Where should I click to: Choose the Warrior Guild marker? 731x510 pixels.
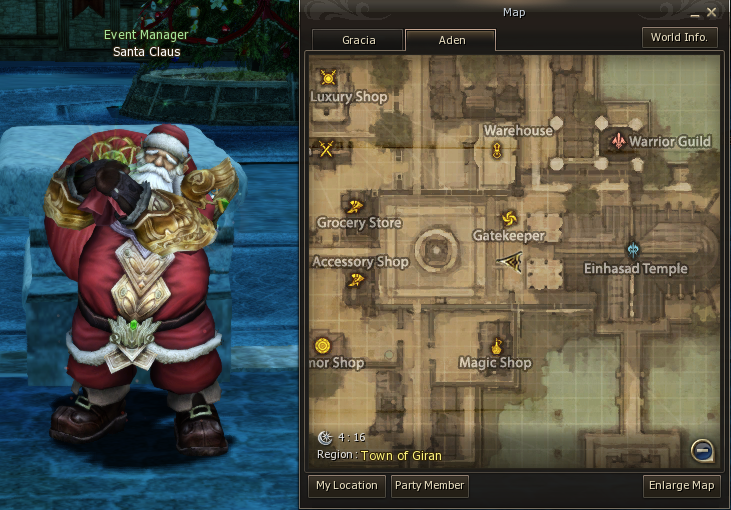pyautogui.click(x=619, y=141)
